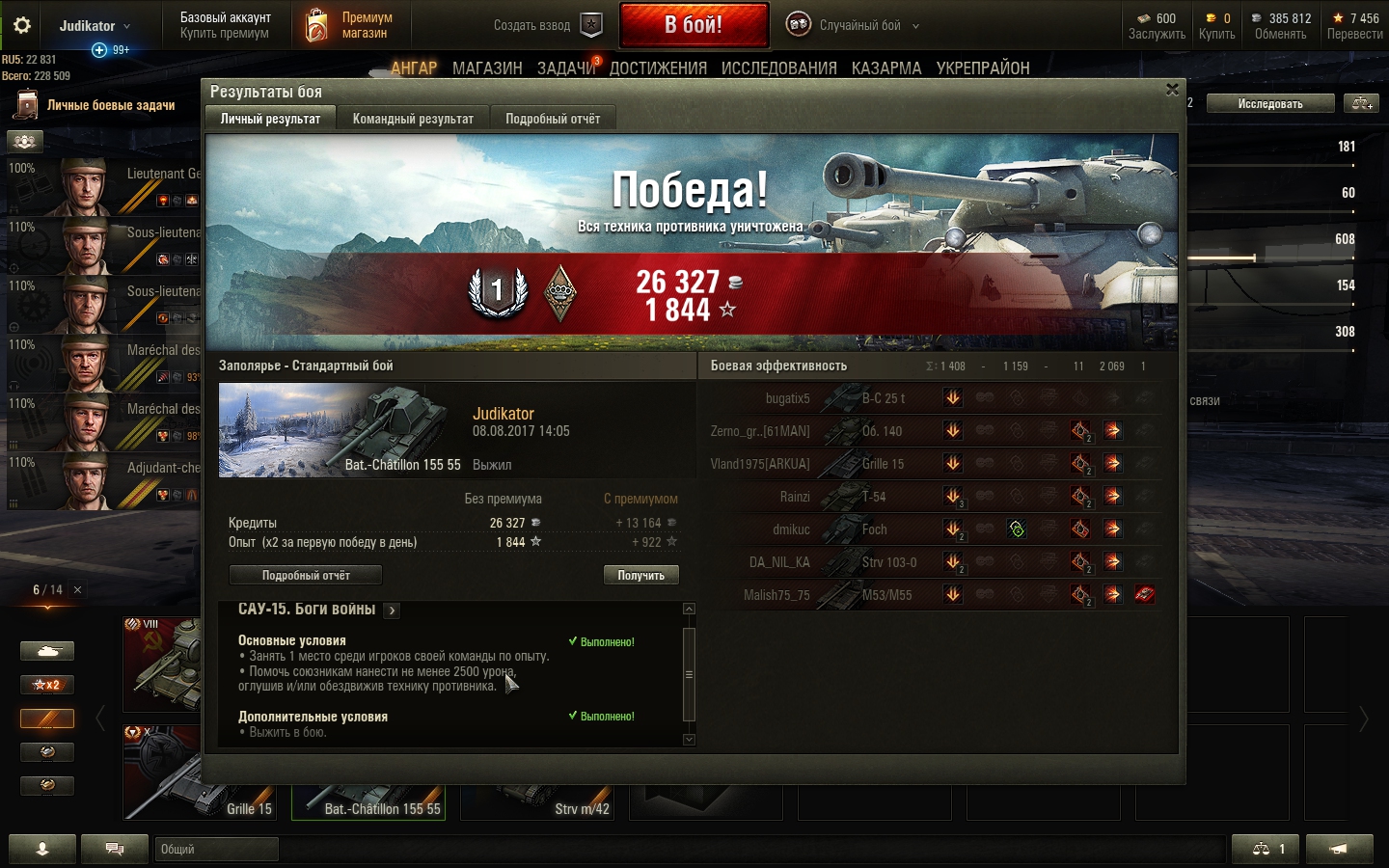This screenshot has width=1389, height=868.
Task: Navigate to ИССЛЕДОВАНИЯ
Action: pos(778,68)
